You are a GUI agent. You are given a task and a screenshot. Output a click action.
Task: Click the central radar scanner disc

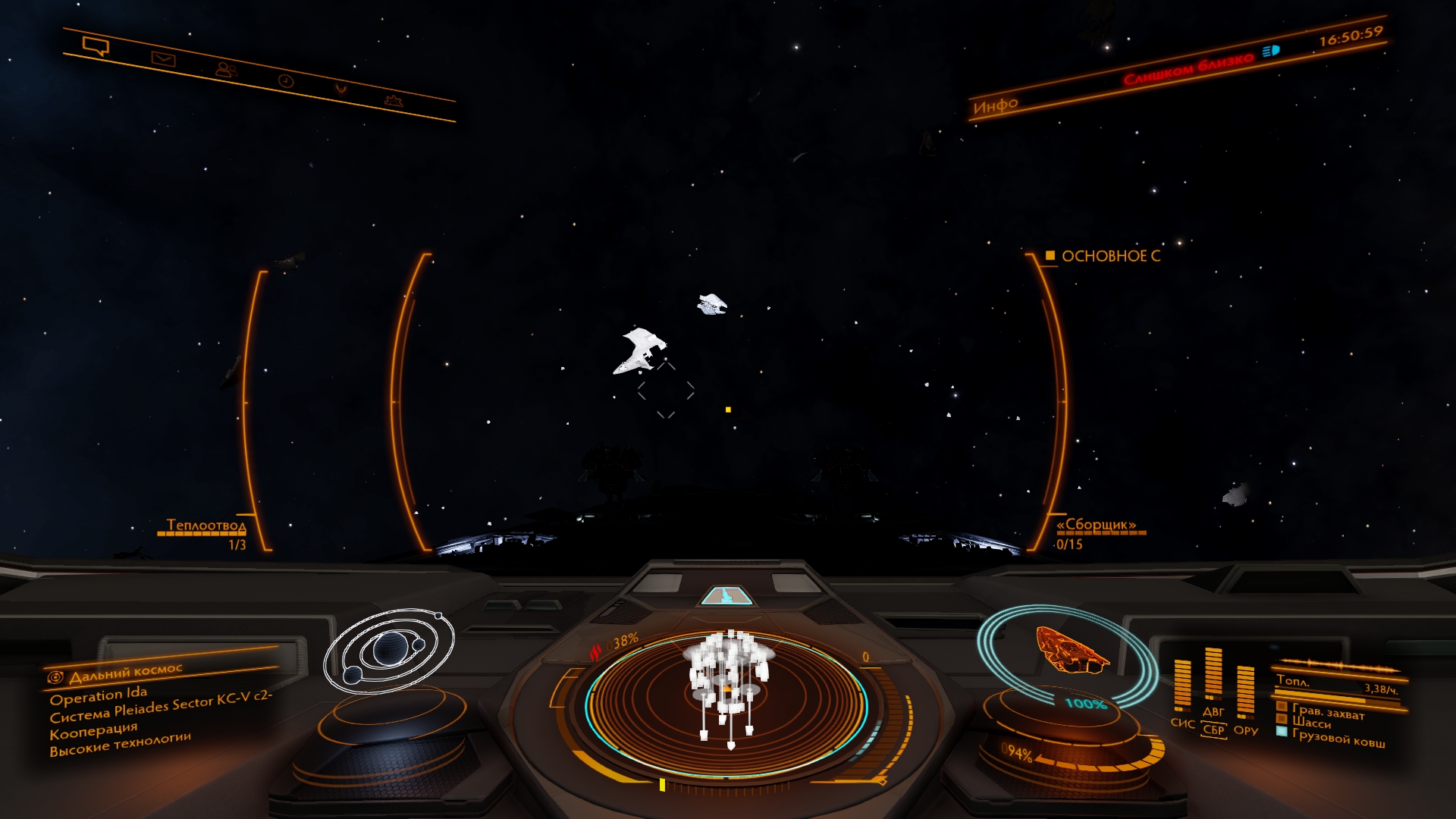(726, 704)
